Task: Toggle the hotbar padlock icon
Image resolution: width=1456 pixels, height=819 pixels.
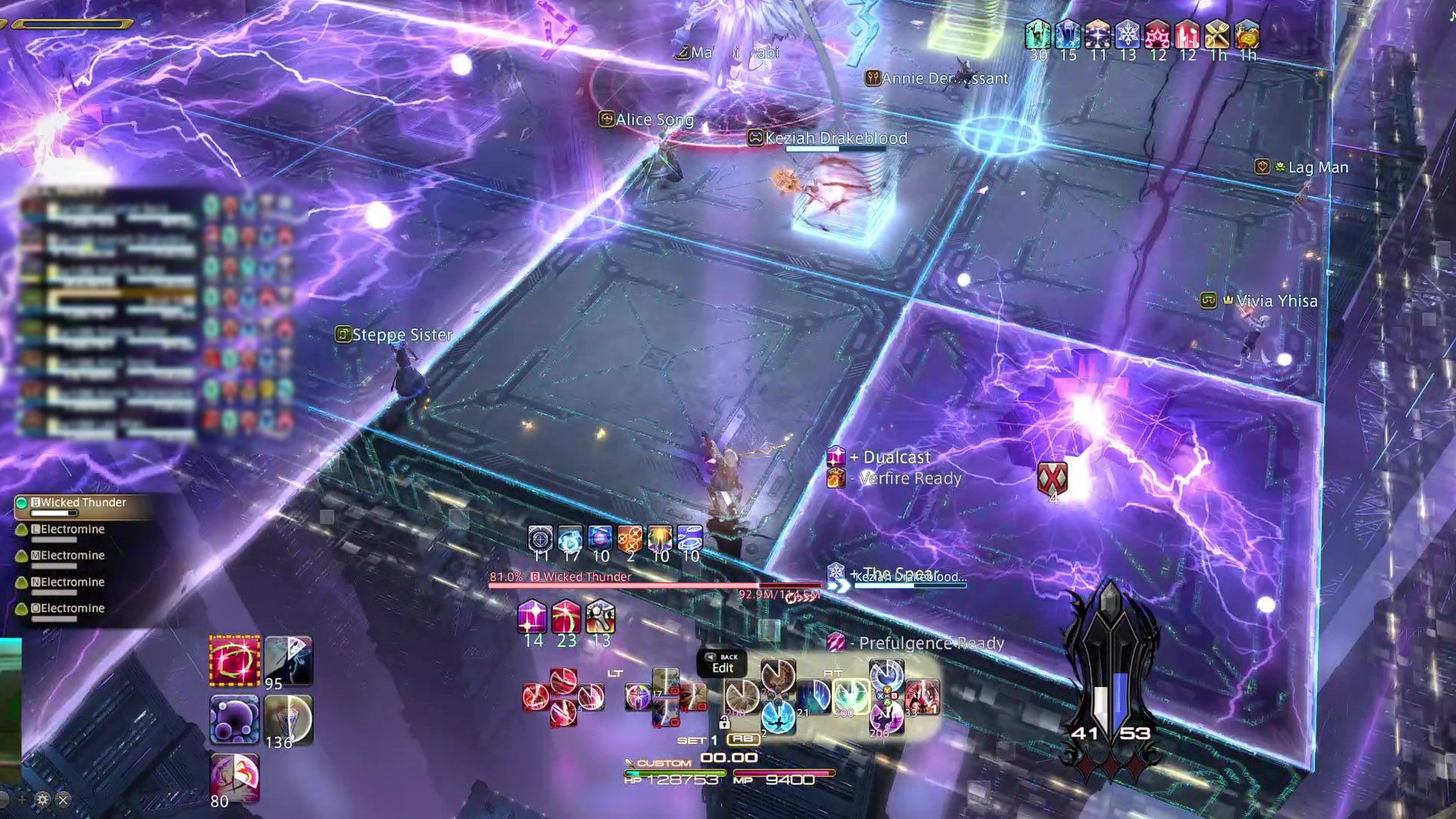Action: coord(724,722)
